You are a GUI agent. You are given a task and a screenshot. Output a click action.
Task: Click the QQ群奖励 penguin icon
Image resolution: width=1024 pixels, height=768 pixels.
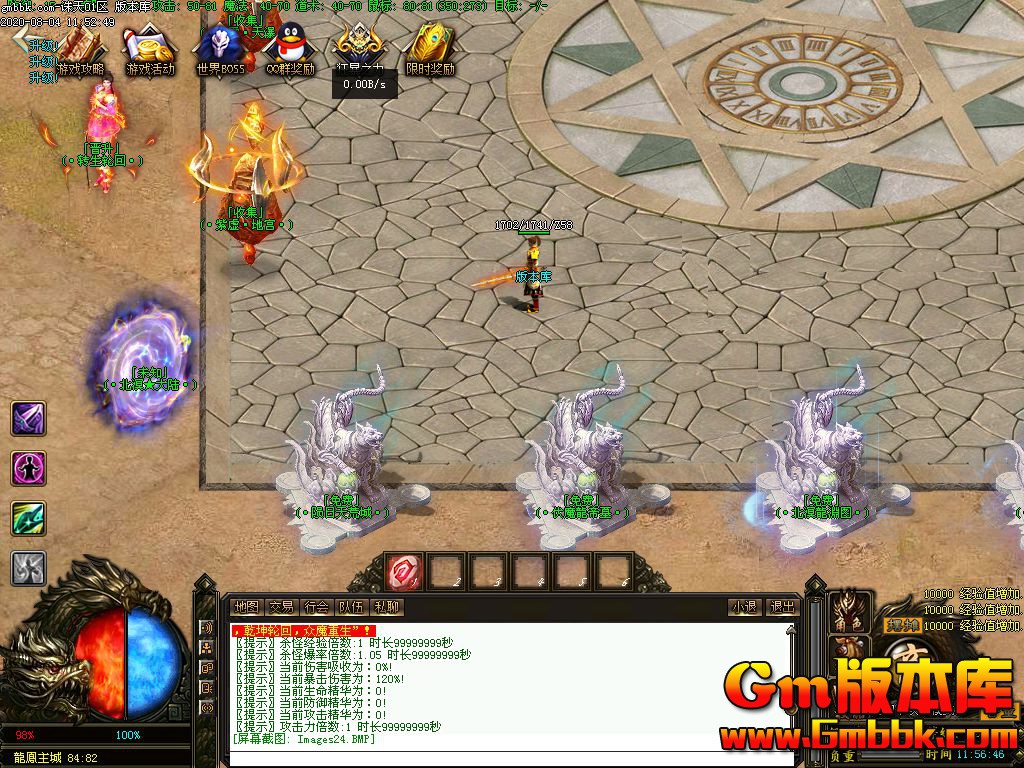(x=290, y=49)
